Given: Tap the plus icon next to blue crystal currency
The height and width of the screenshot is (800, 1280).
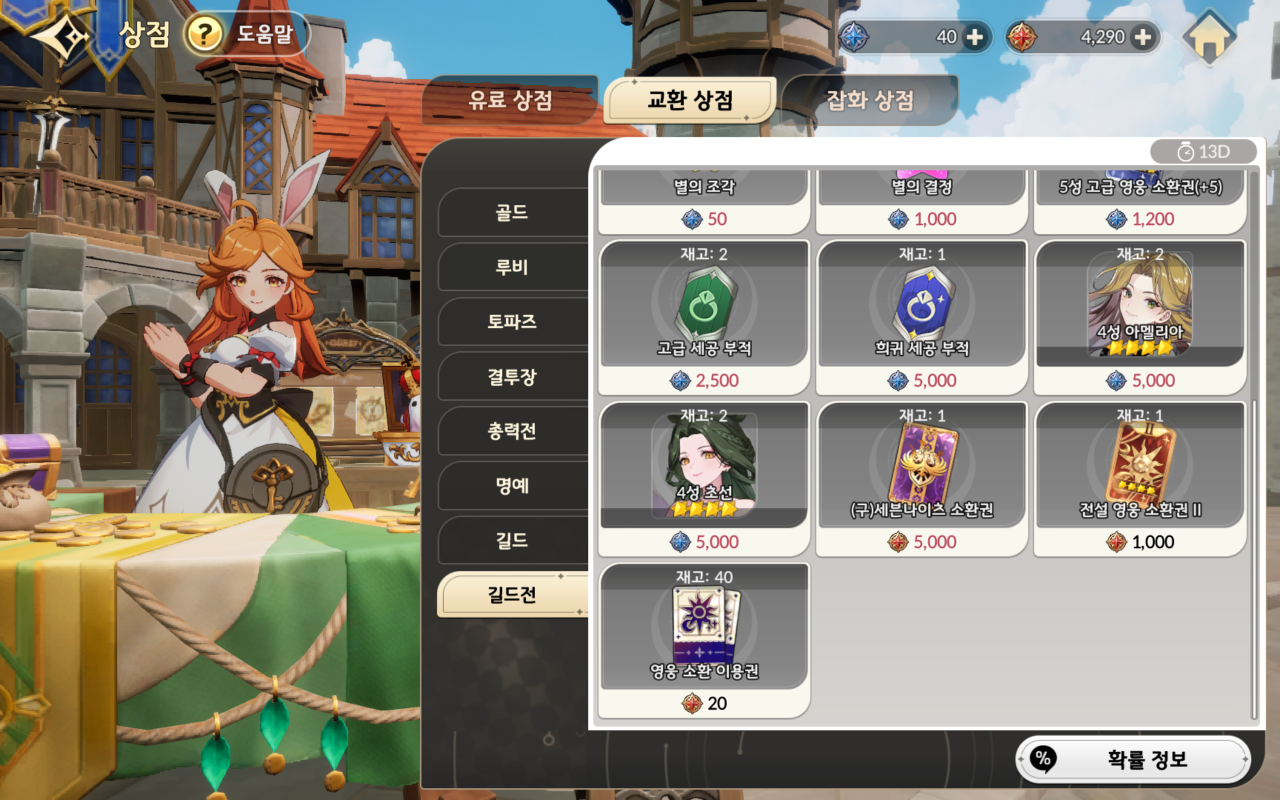Looking at the screenshot, I should pyautogui.click(x=977, y=36).
